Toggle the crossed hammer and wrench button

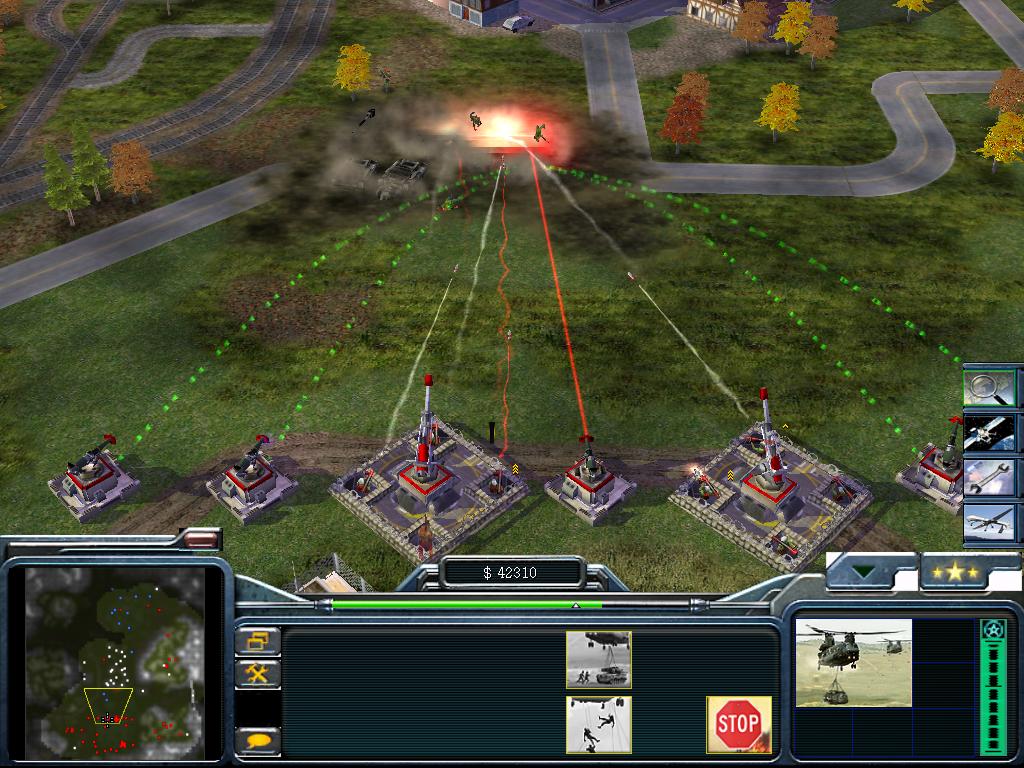click(x=258, y=673)
